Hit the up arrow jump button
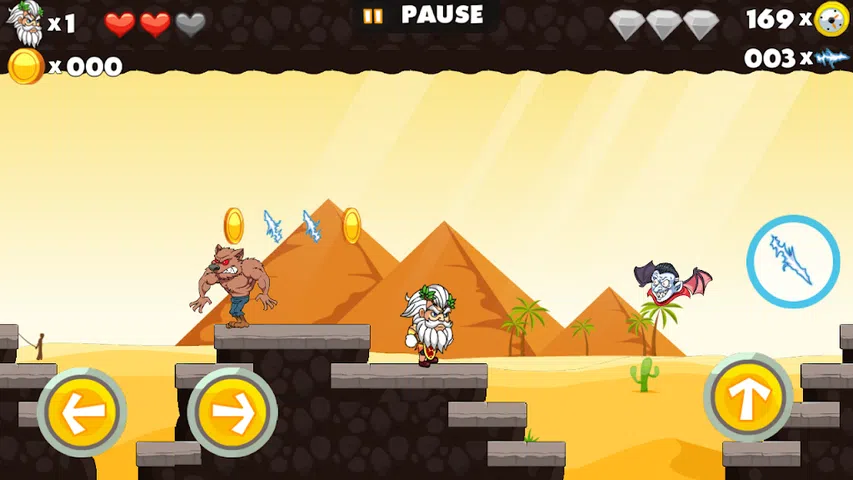Image resolution: width=853 pixels, height=480 pixels. point(747,397)
